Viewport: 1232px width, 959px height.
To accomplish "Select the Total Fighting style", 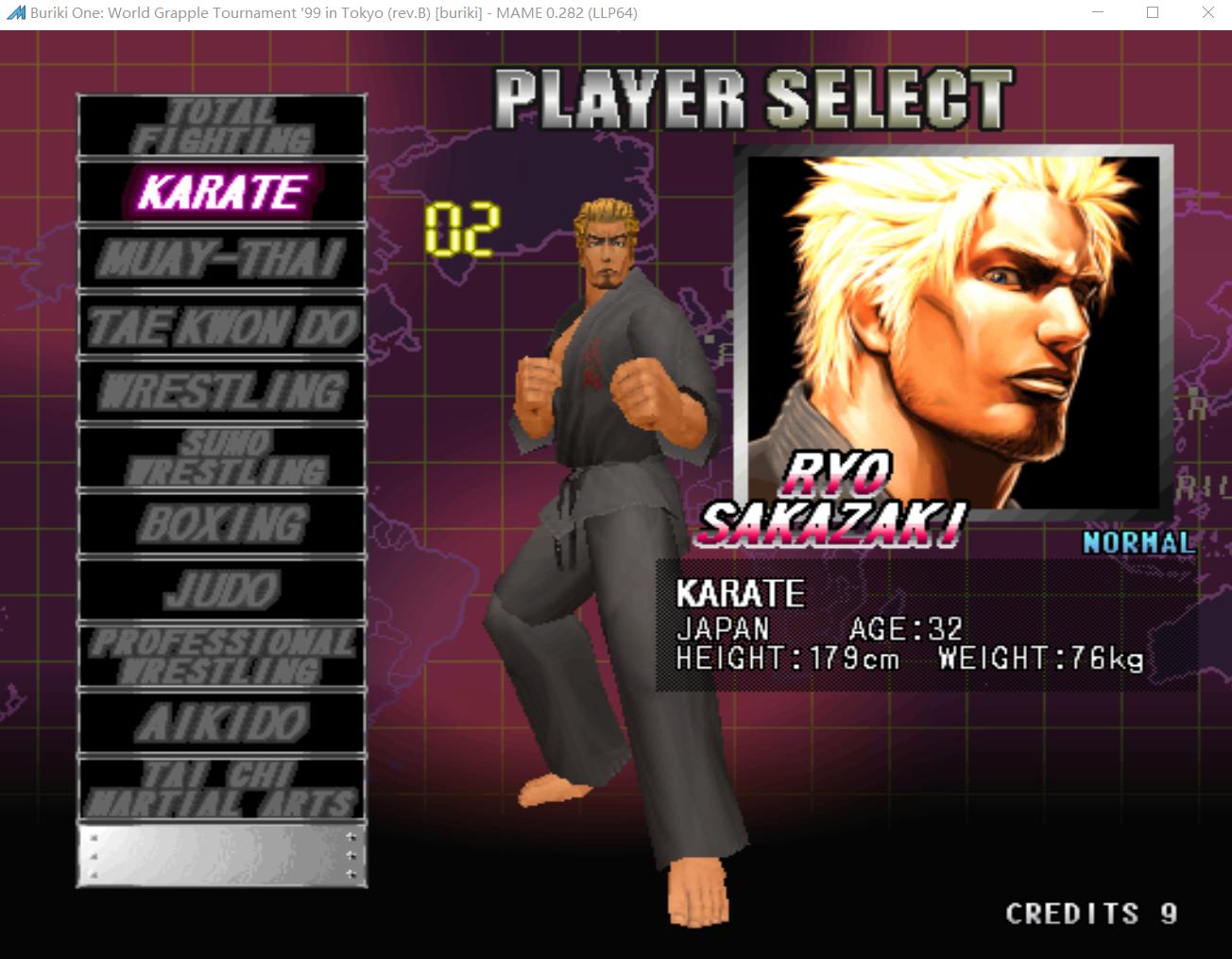I will tap(222, 126).
